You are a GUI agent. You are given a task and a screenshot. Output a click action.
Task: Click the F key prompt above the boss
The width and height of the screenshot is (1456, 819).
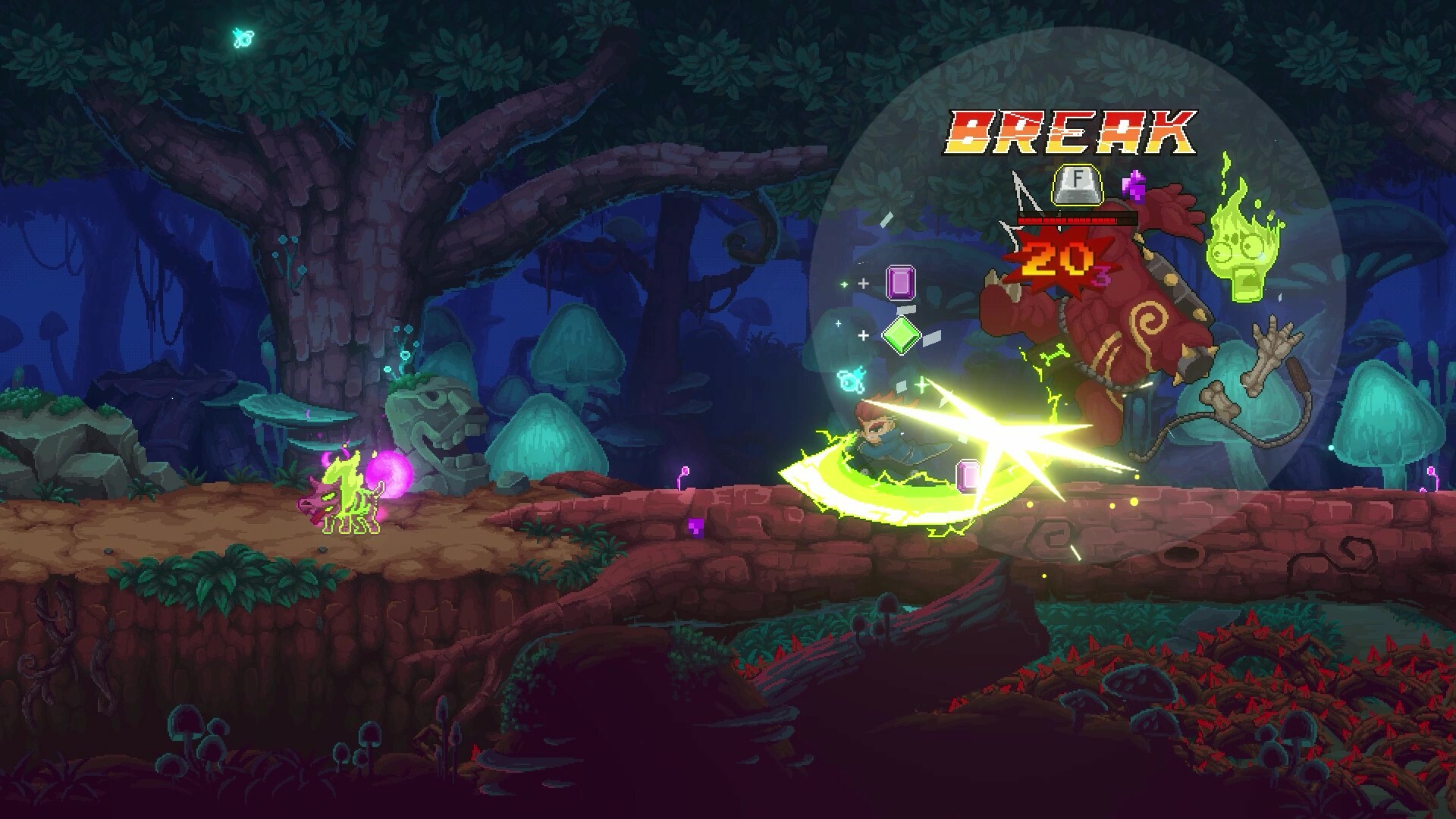[1078, 184]
